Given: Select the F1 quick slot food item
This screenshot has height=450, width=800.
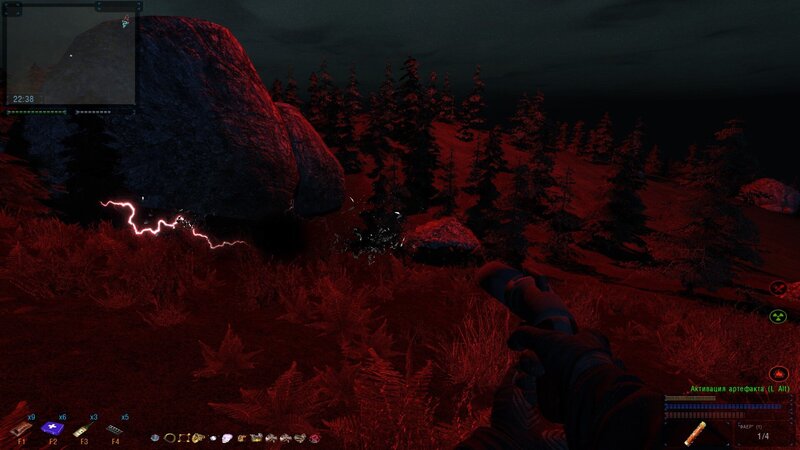Looking at the screenshot, I should coord(20,429).
